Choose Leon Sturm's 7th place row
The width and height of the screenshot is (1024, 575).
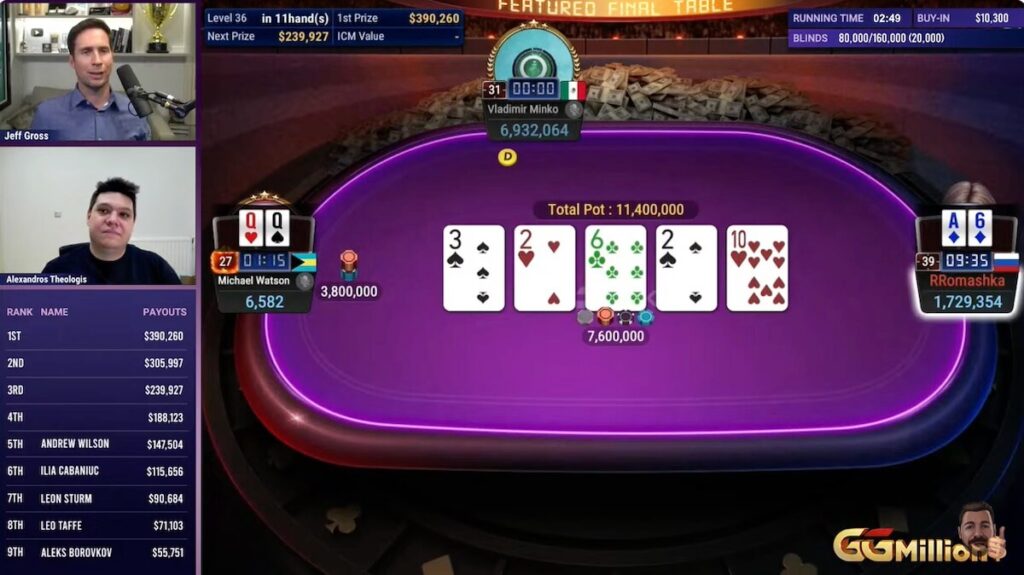98,498
